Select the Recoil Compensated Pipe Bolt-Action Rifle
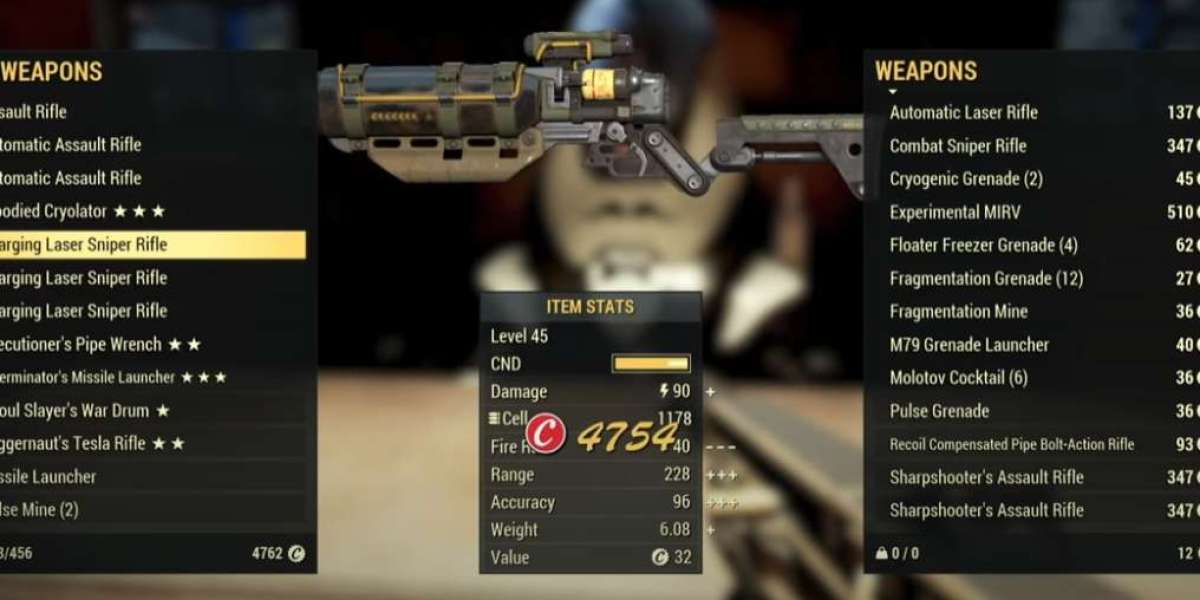Image resolution: width=1200 pixels, height=600 pixels. coord(1012,444)
